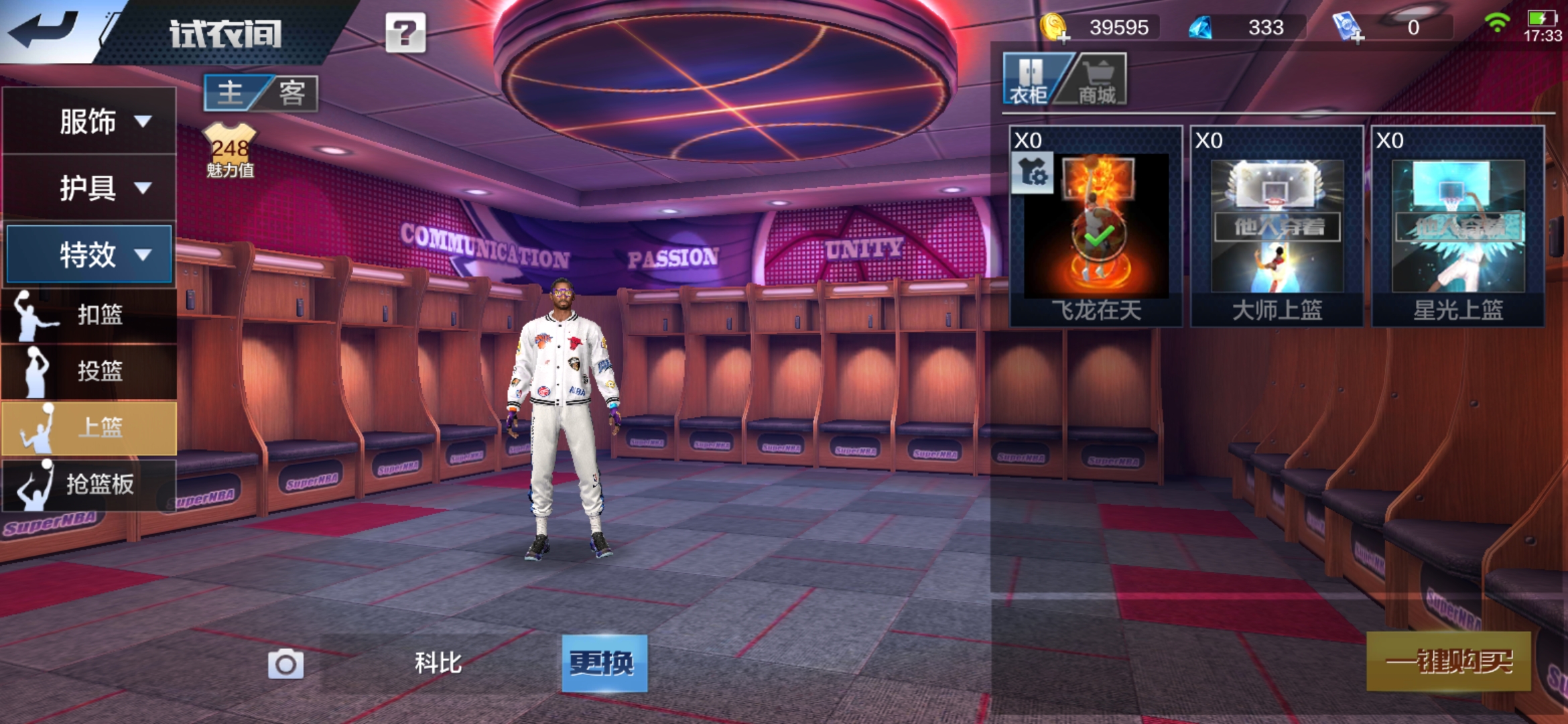
Task: Click the 一键购买 one-click purchase button
Action: [1449, 662]
